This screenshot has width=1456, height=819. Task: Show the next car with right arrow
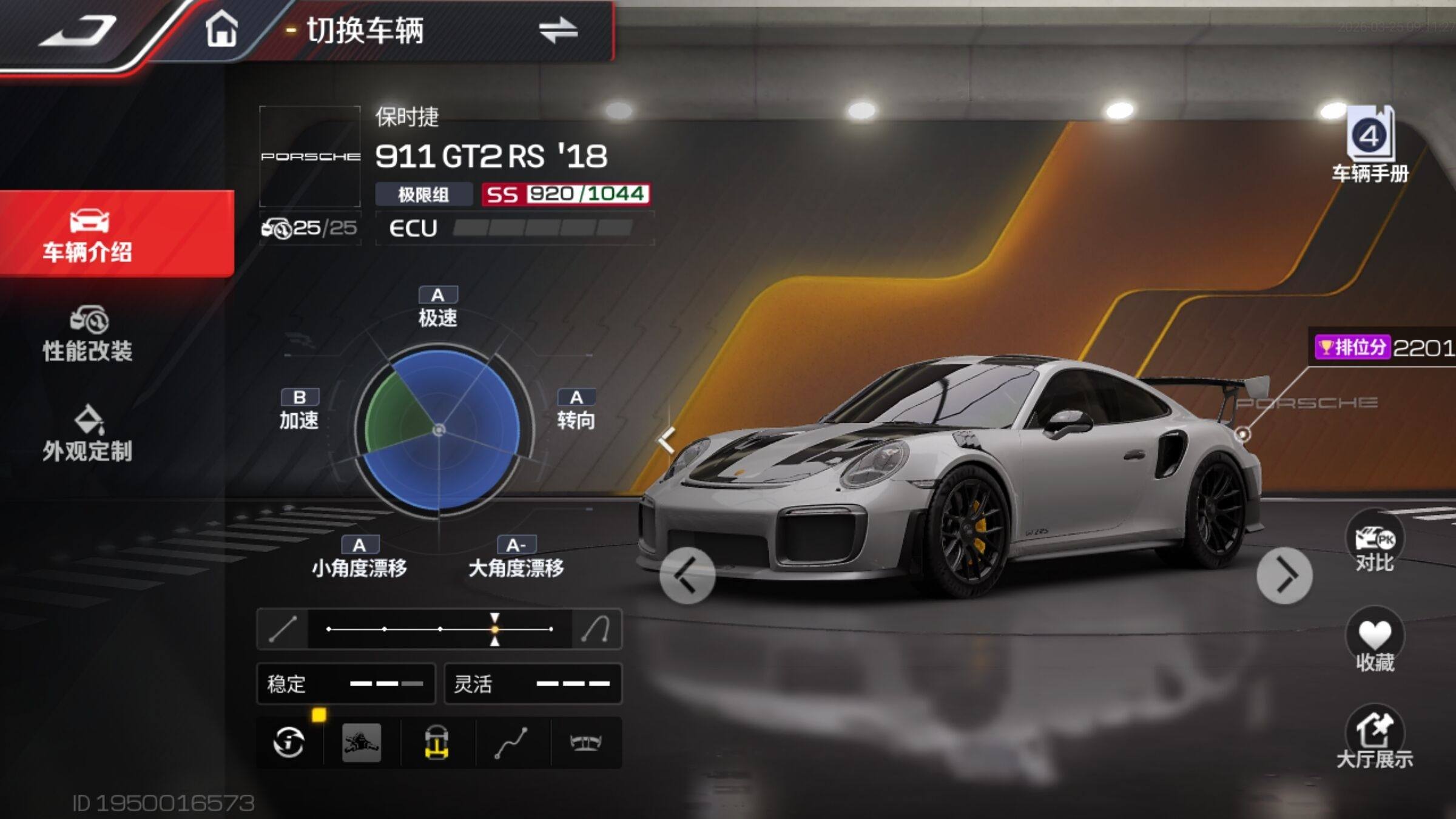tap(1284, 575)
